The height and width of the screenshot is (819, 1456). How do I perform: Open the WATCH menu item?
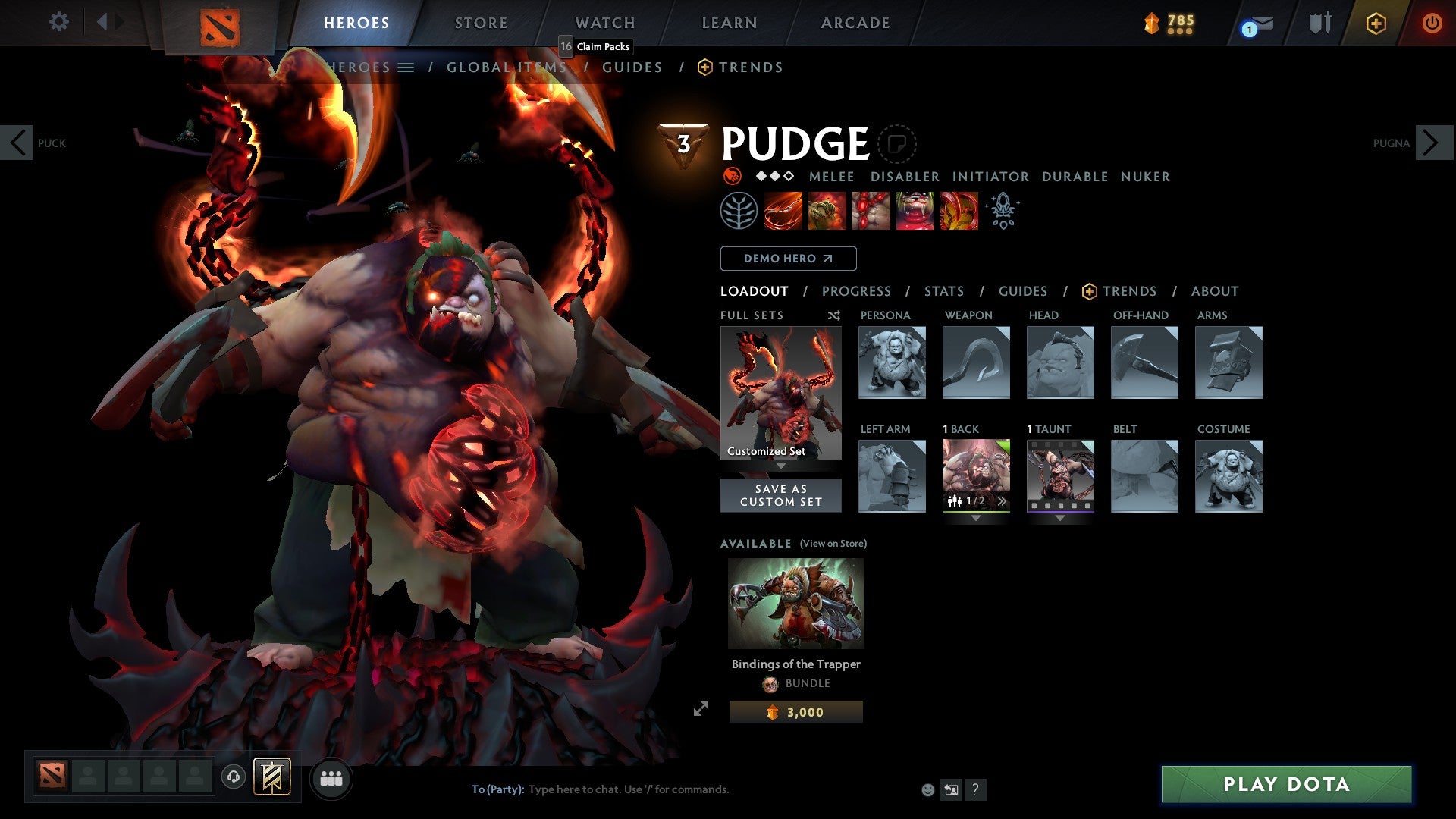[604, 23]
